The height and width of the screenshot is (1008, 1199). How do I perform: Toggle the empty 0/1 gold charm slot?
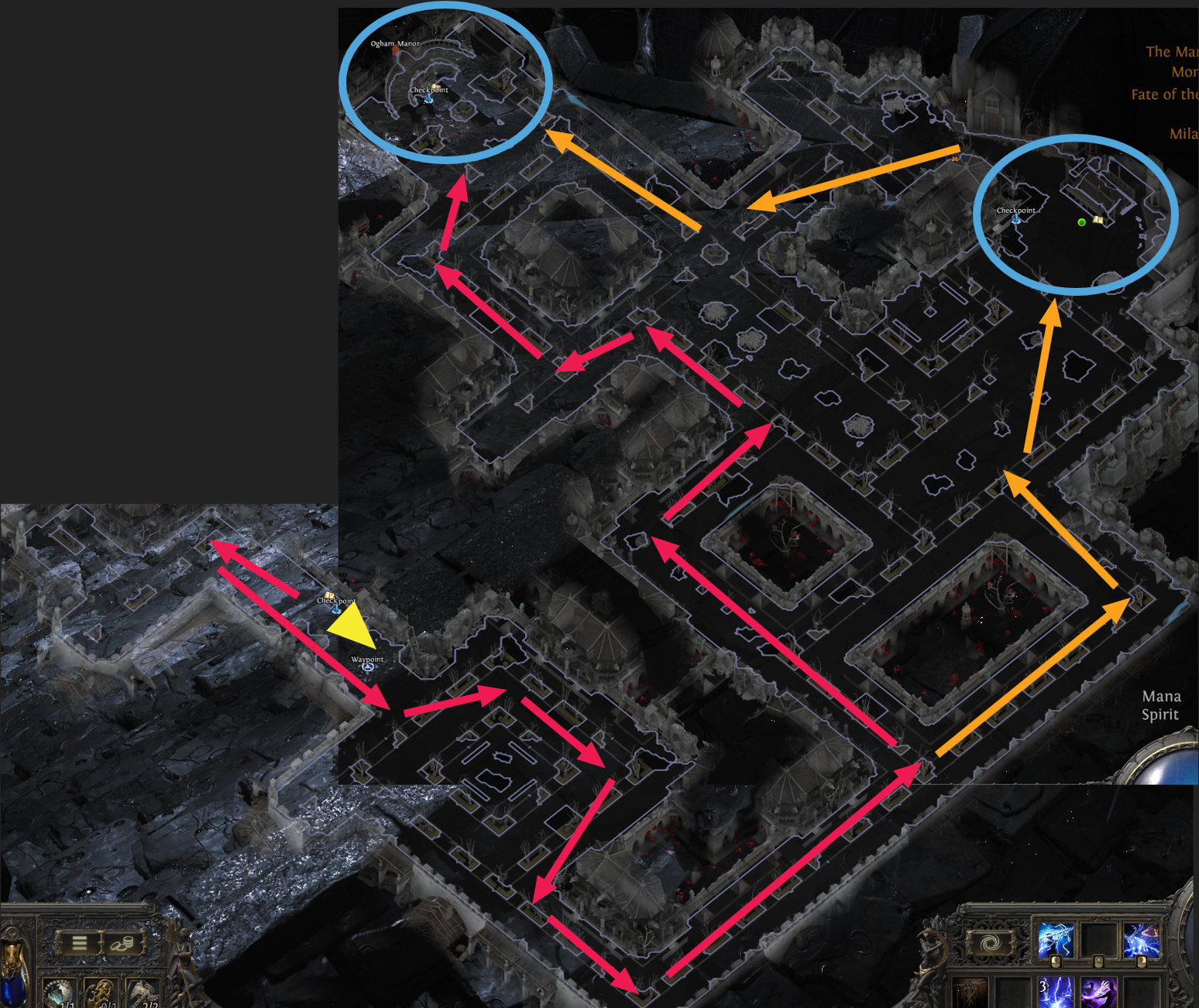tap(104, 993)
